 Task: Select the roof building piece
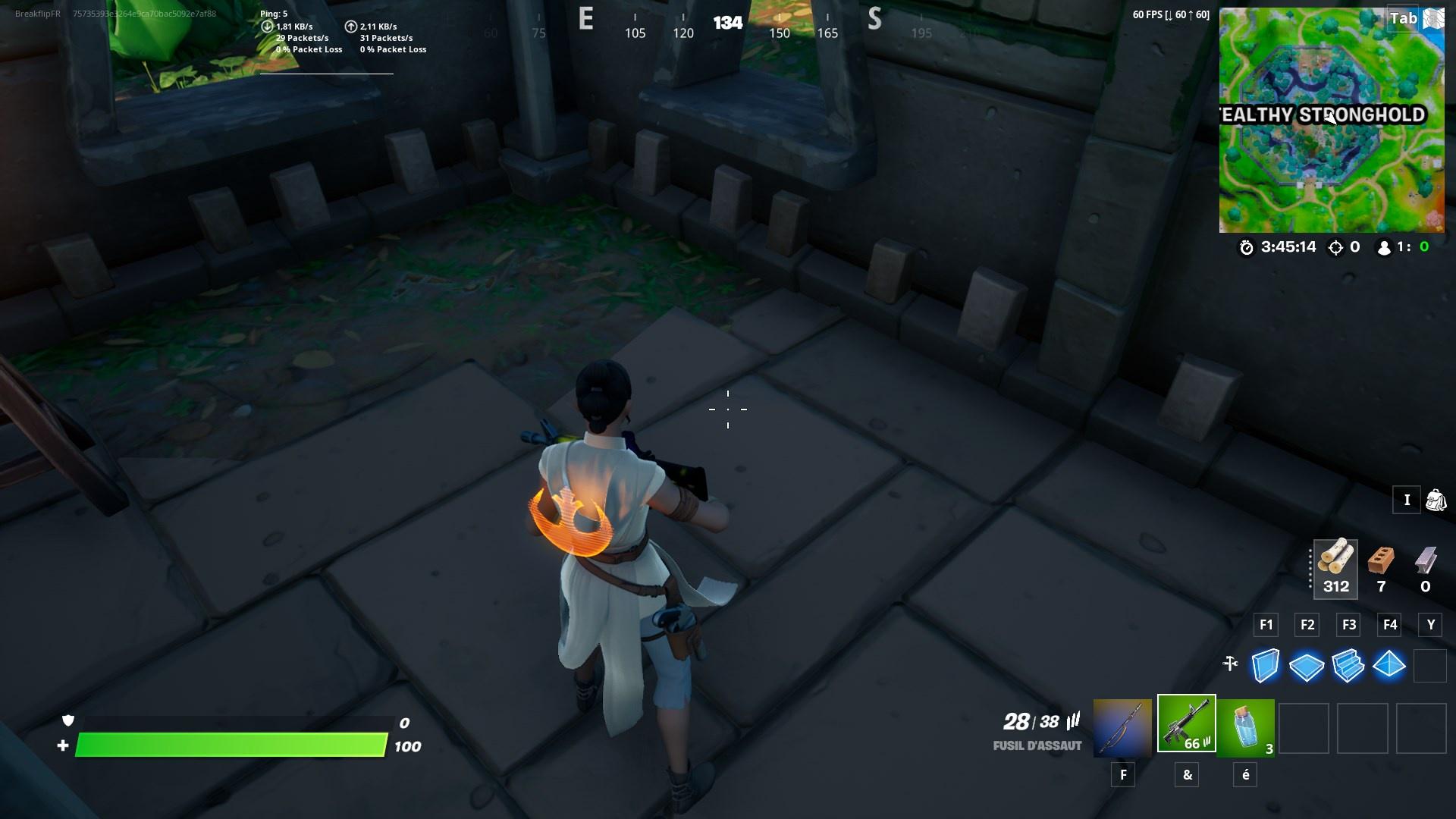click(x=1390, y=666)
